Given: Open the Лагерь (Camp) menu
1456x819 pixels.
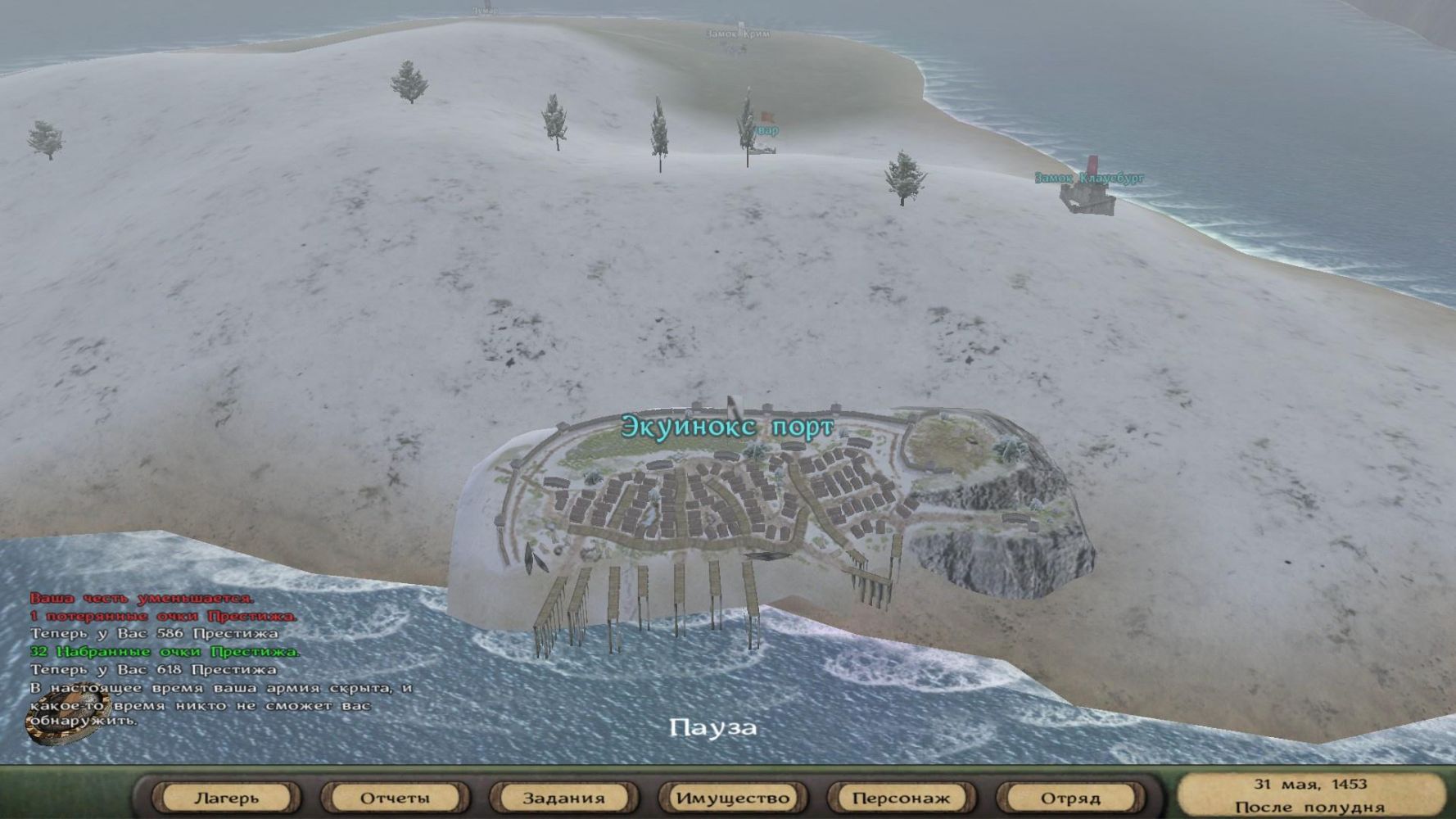Looking at the screenshot, I should pyautogui.click(x=227, y=797).
